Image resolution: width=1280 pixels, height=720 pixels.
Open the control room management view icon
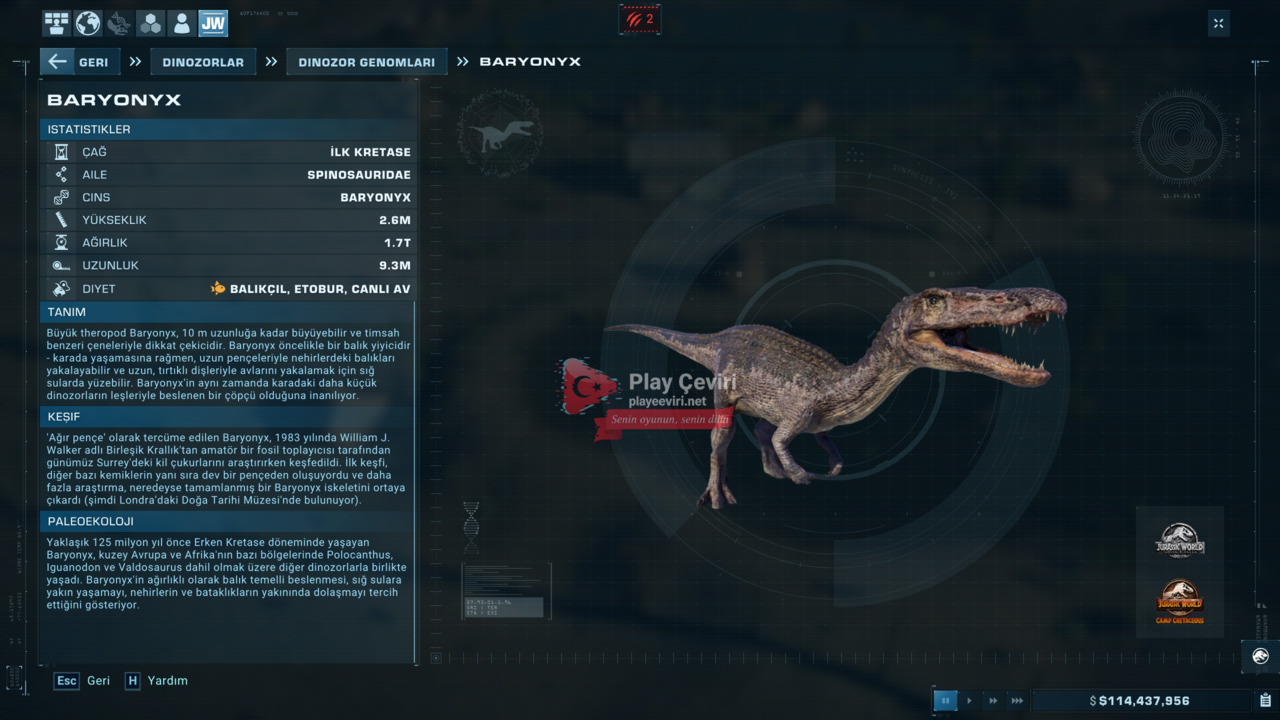[x=57, y=23]
